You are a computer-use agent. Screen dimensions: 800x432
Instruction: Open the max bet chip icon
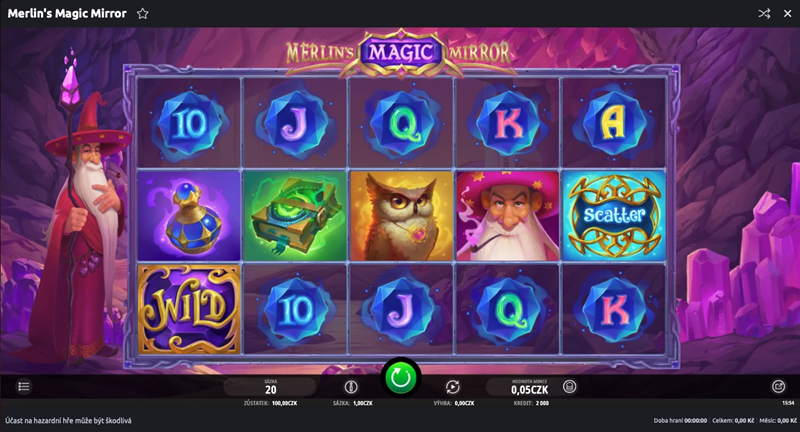point(350,386)
